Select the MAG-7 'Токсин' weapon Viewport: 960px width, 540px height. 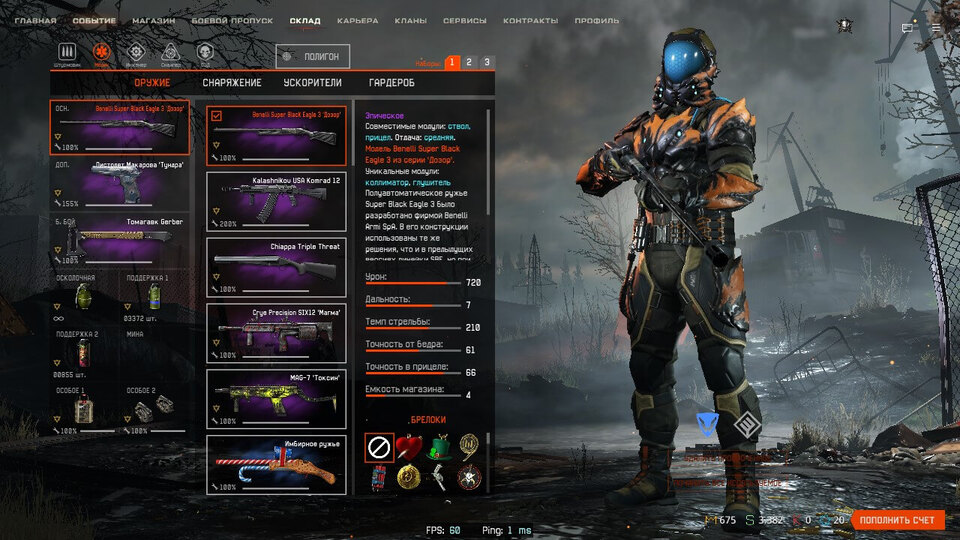[x=276, y=399]
